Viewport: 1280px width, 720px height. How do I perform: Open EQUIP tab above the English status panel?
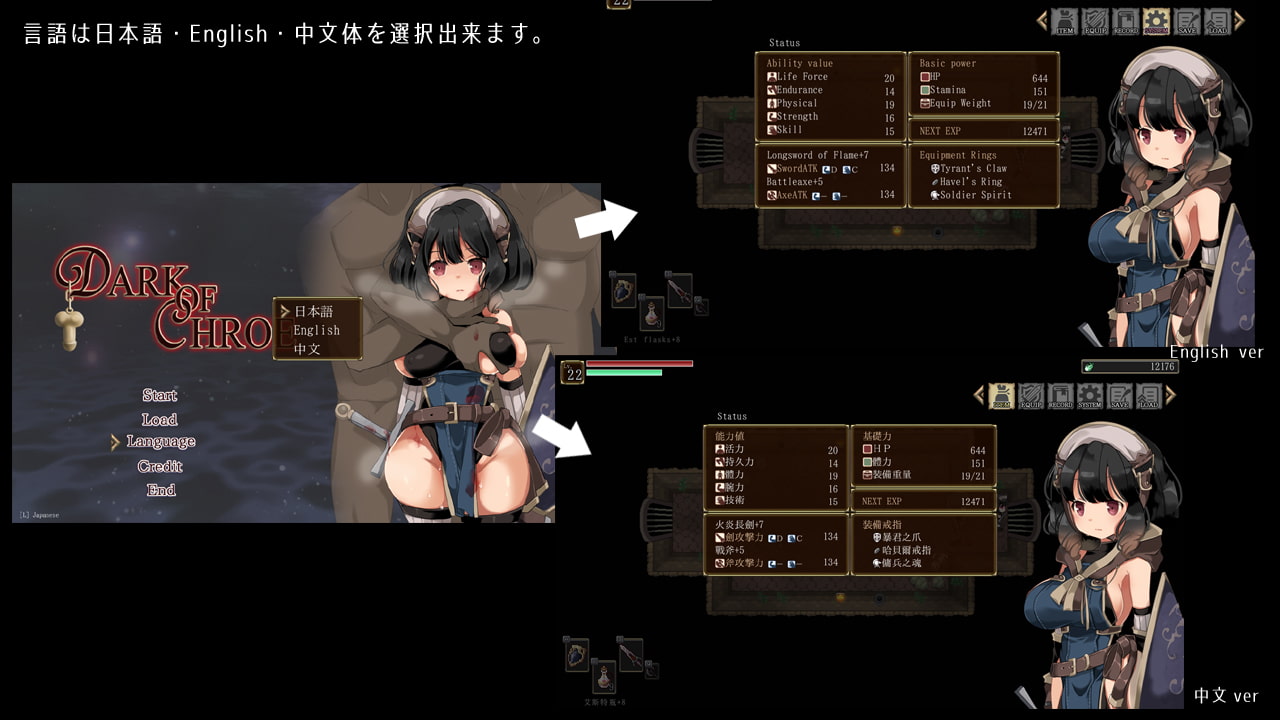coord(1095,21)
